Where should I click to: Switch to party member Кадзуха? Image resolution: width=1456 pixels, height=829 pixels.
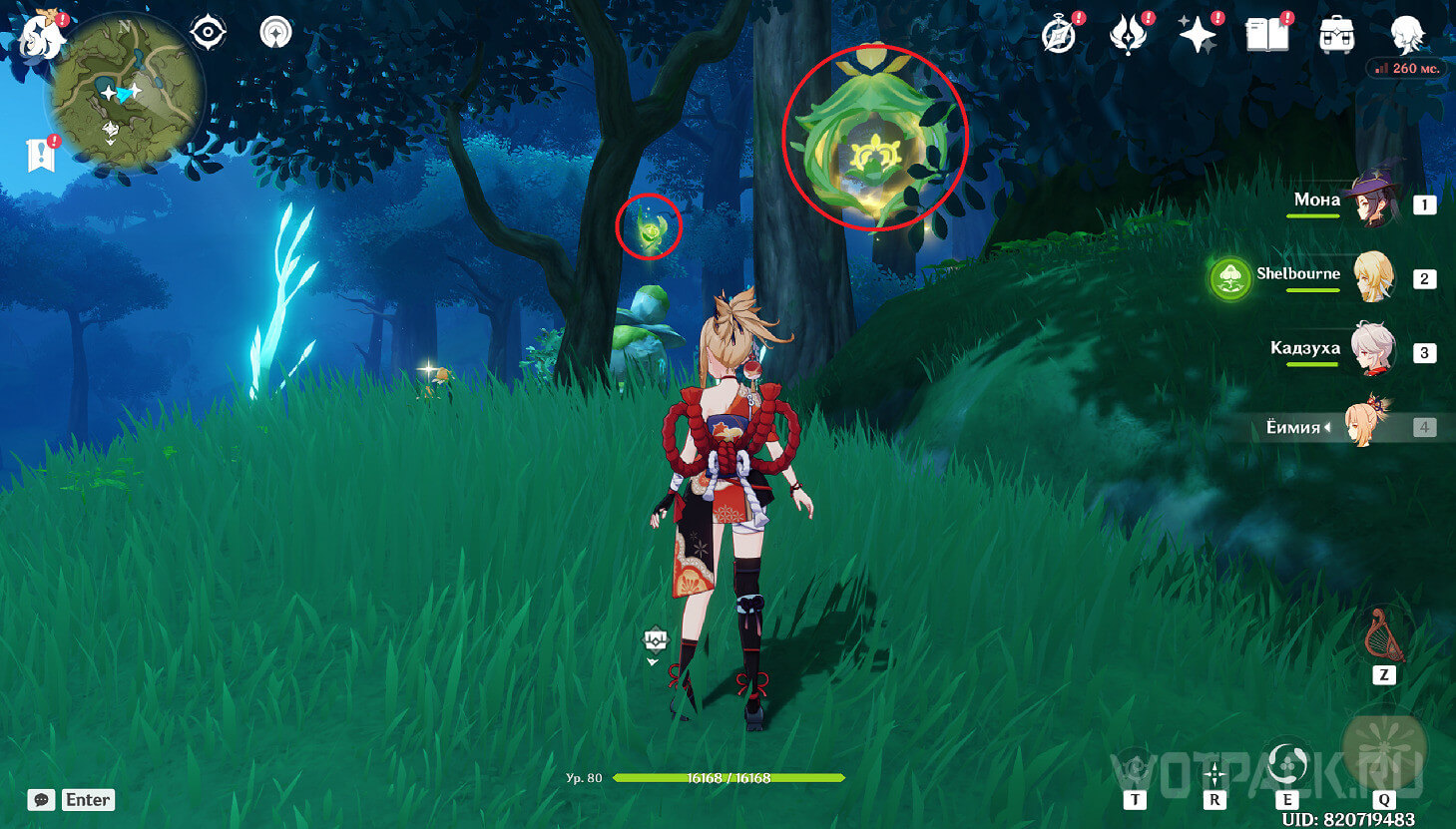1372,349
